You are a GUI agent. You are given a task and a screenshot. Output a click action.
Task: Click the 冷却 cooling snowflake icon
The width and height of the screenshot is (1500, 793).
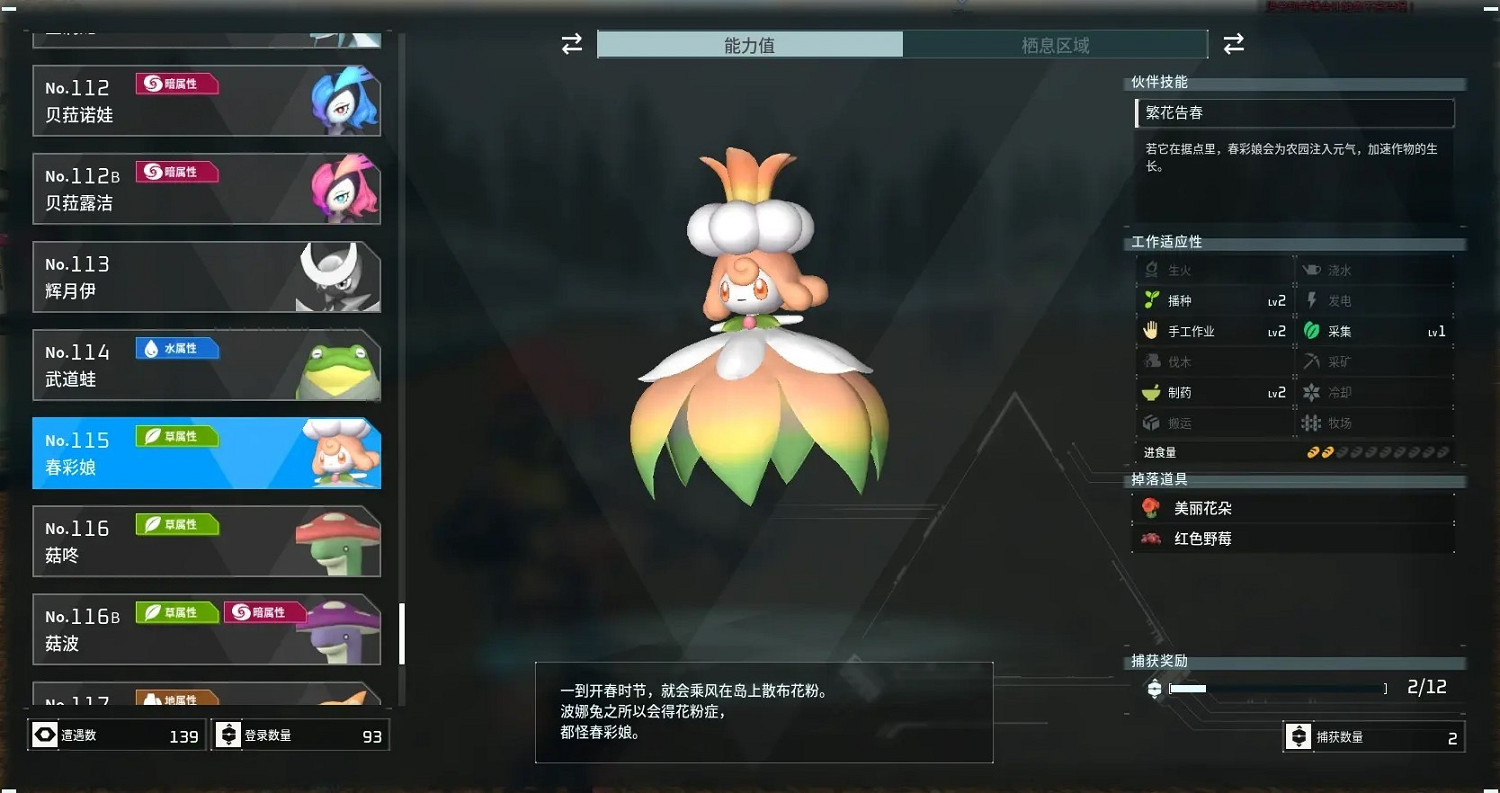(1311, 392)
